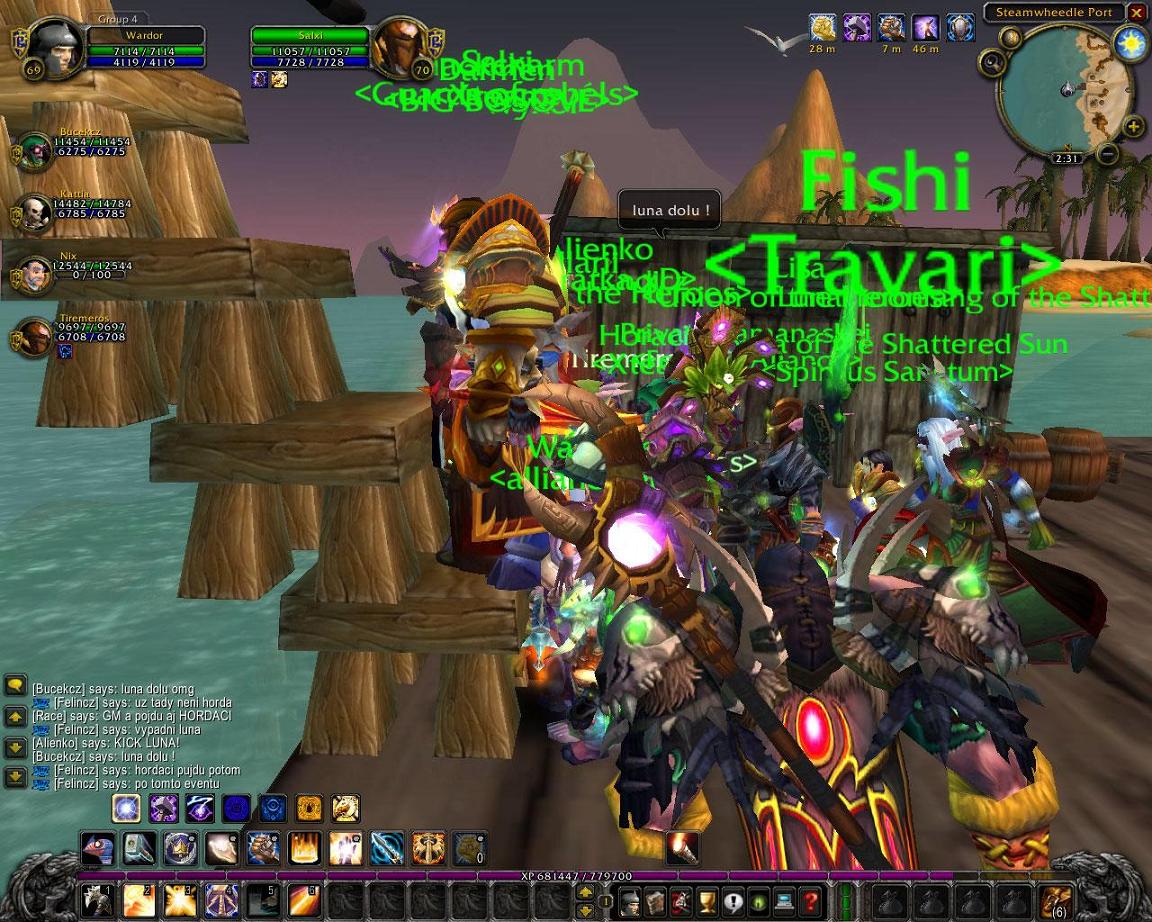Zoom out the minimap with the minus button
Viewport: 1152px width, 922px height.
(1107, 154)
